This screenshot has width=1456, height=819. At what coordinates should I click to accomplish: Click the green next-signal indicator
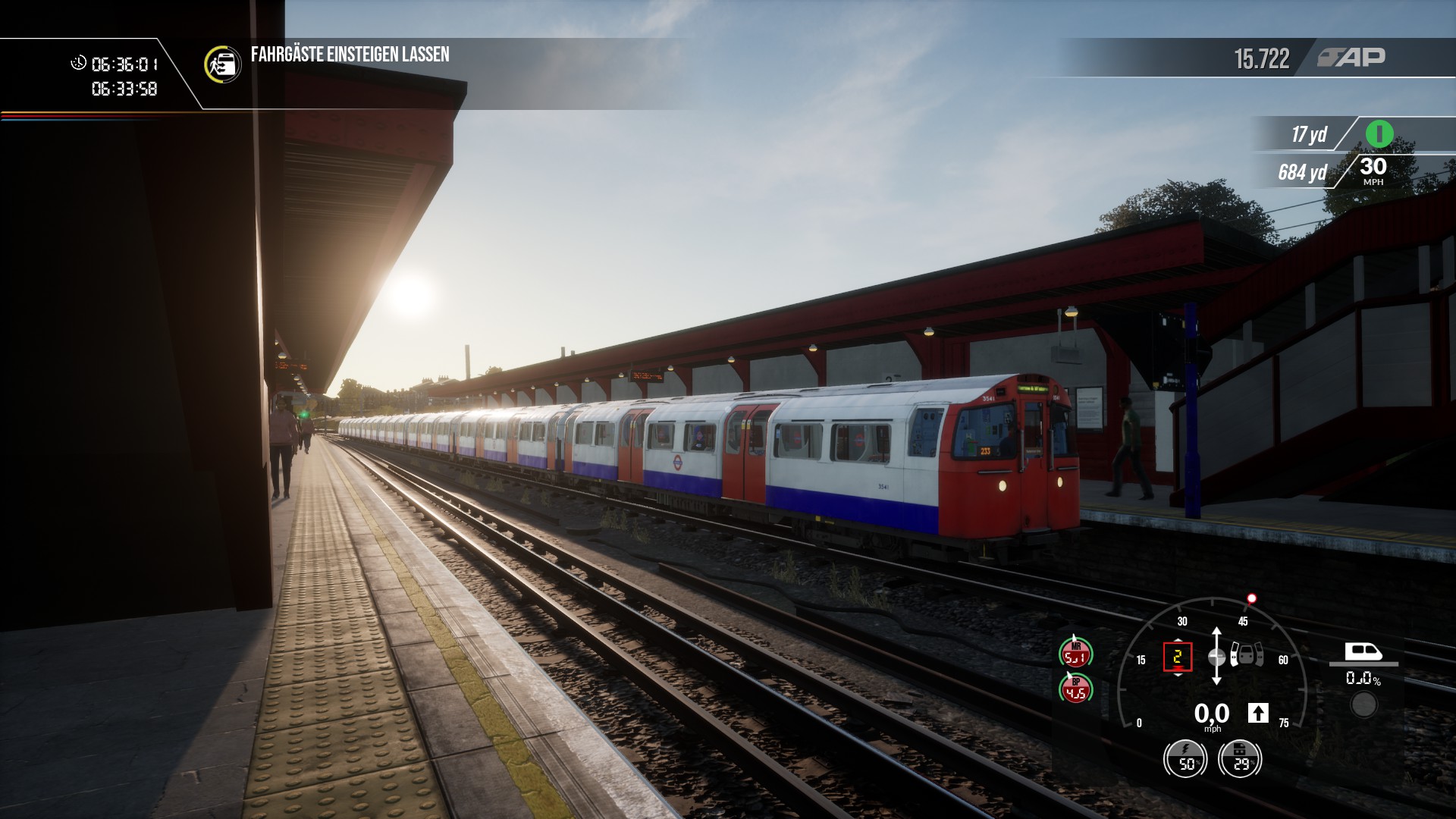(x=1379, y=134)
